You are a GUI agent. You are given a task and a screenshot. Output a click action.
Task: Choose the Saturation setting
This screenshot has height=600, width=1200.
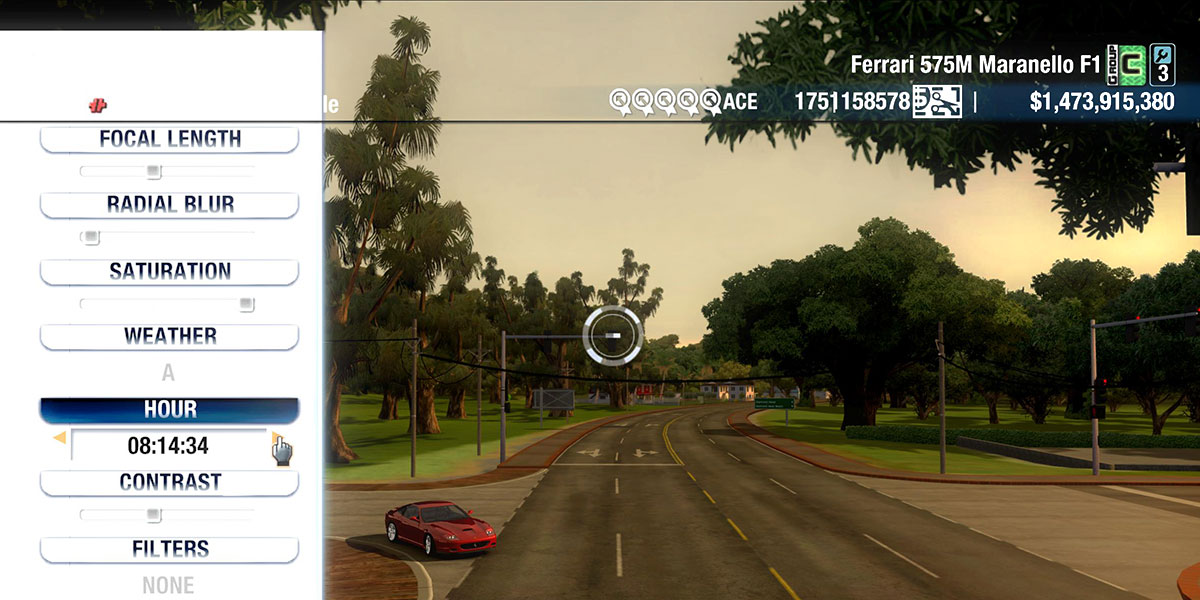click(169, 272)
